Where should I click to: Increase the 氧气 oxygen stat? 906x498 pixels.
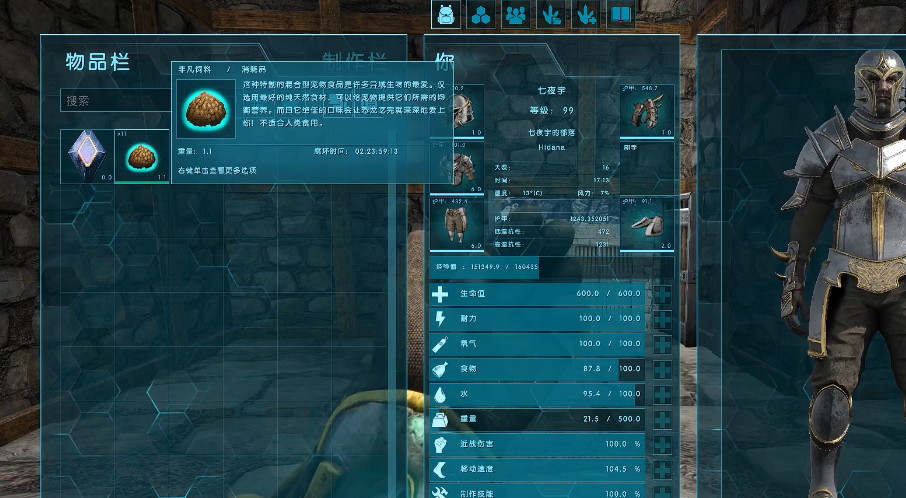[662, 344]
